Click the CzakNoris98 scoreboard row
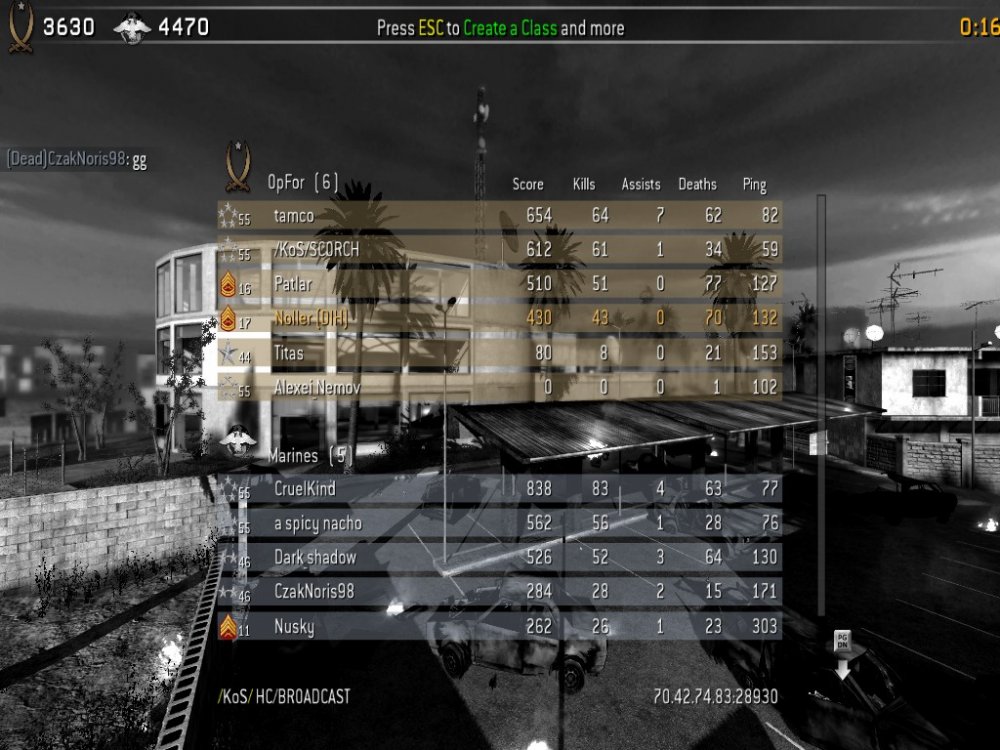 click(x=500, y=591)
